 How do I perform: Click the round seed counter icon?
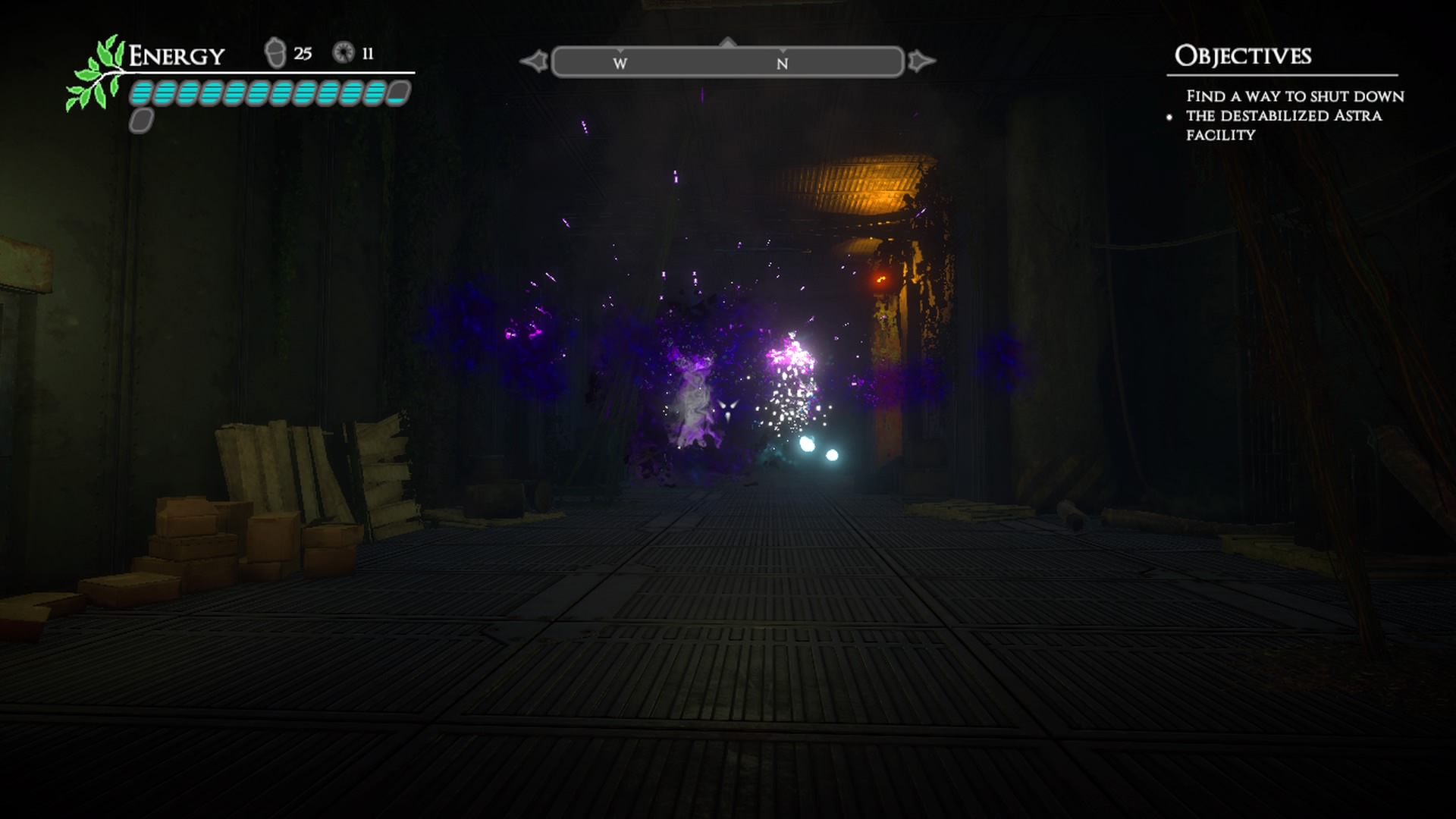tap(344, 53)
